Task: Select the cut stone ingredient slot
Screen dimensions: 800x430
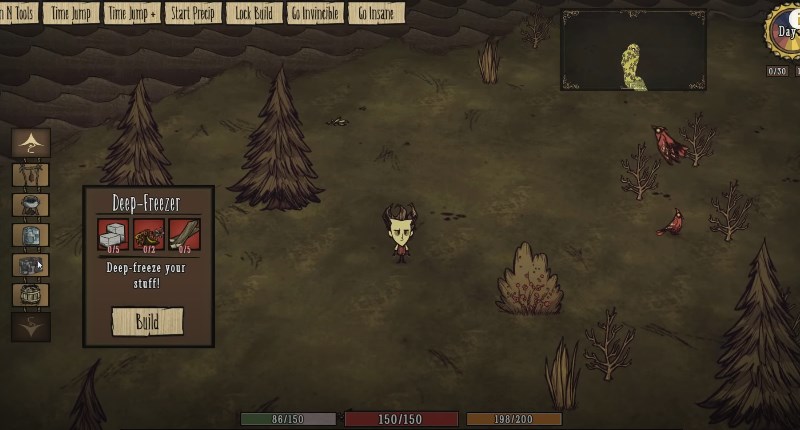Action: click(x=112, y=234)
